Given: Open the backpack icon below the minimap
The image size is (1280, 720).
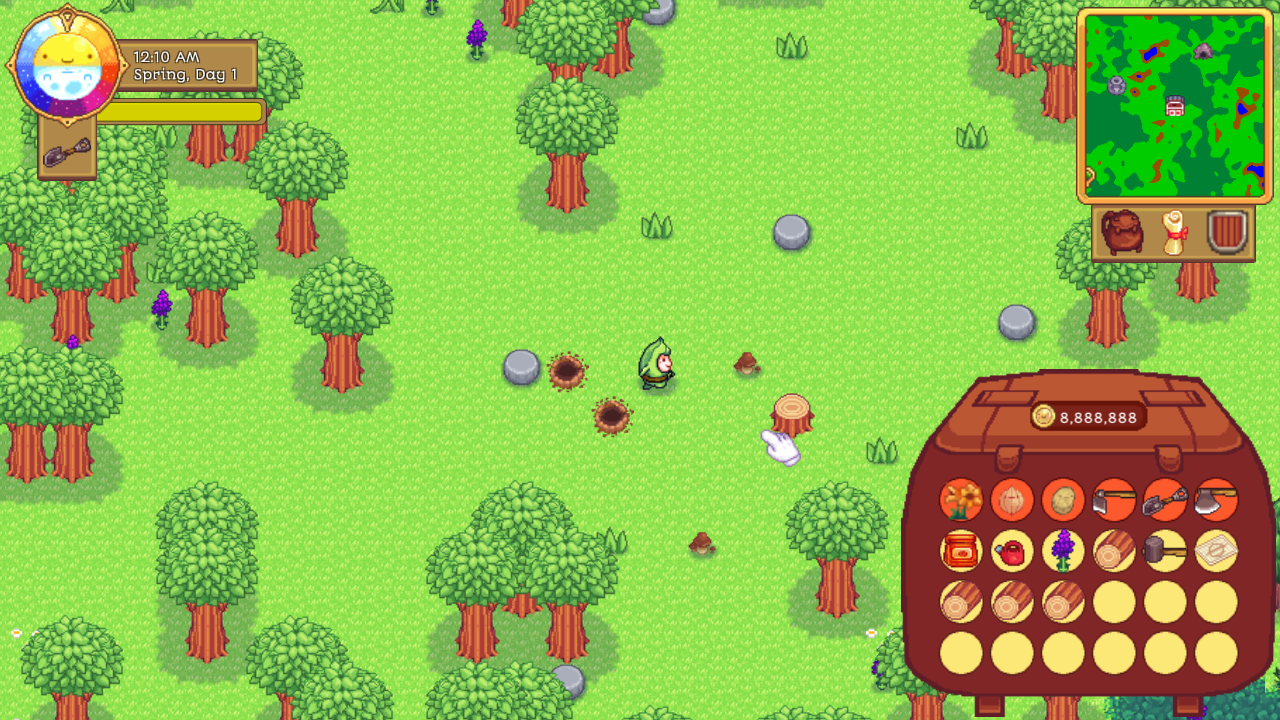Looking at the screenshot, I should pyautogui.click(x=1124, y=232).
